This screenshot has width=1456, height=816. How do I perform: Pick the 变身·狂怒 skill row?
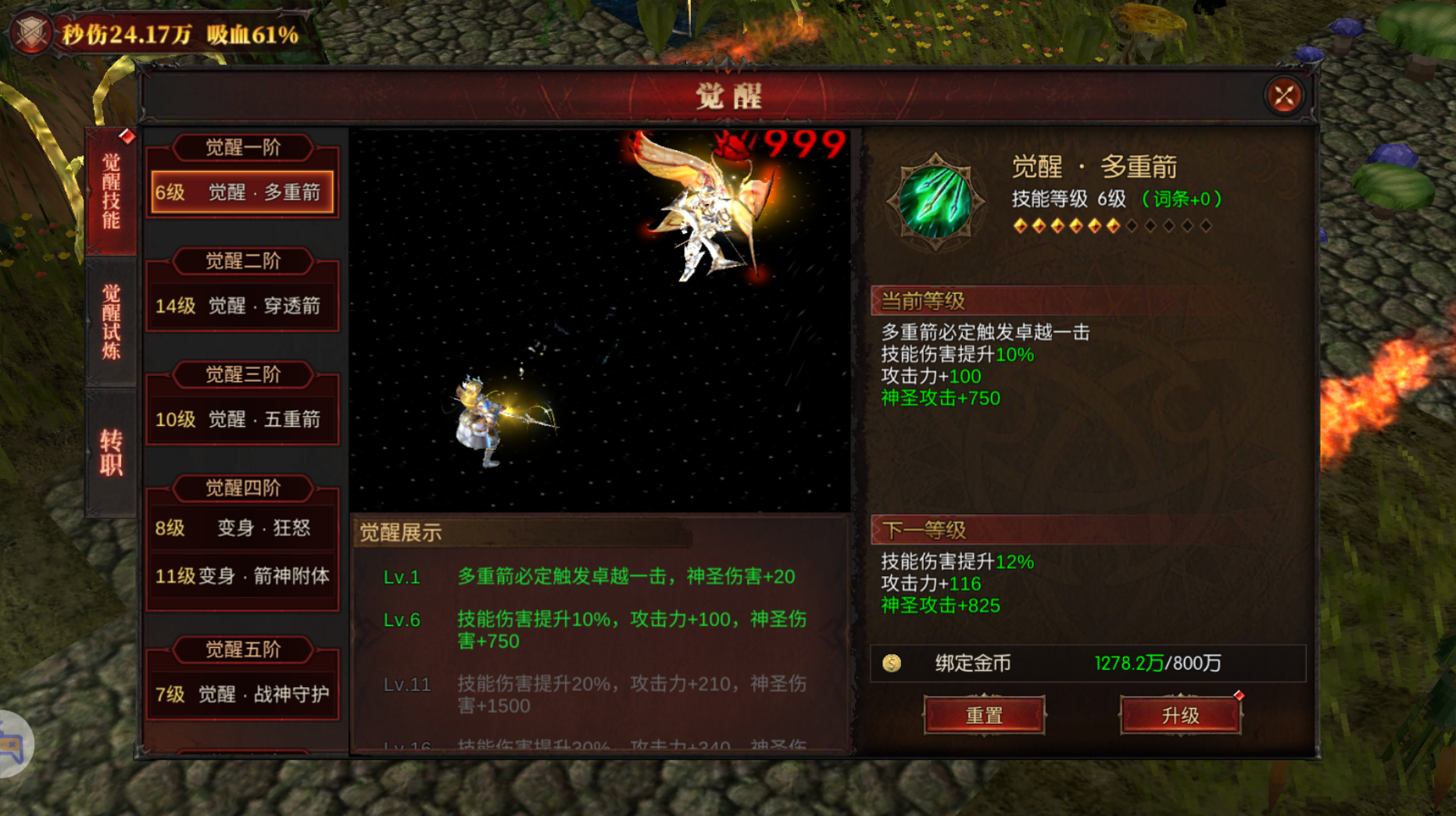(242, 528)
